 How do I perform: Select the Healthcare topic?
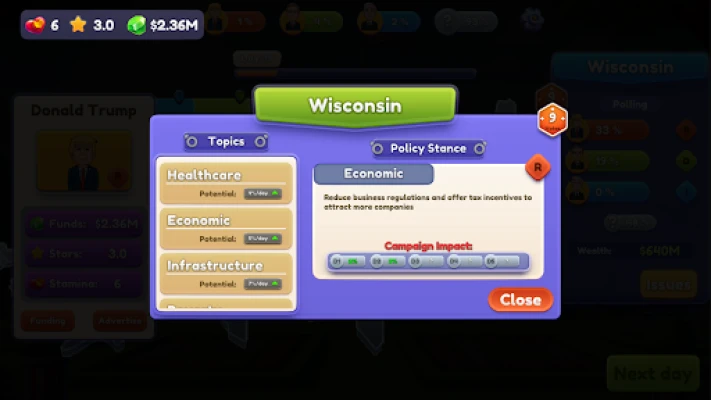[226, 183]
